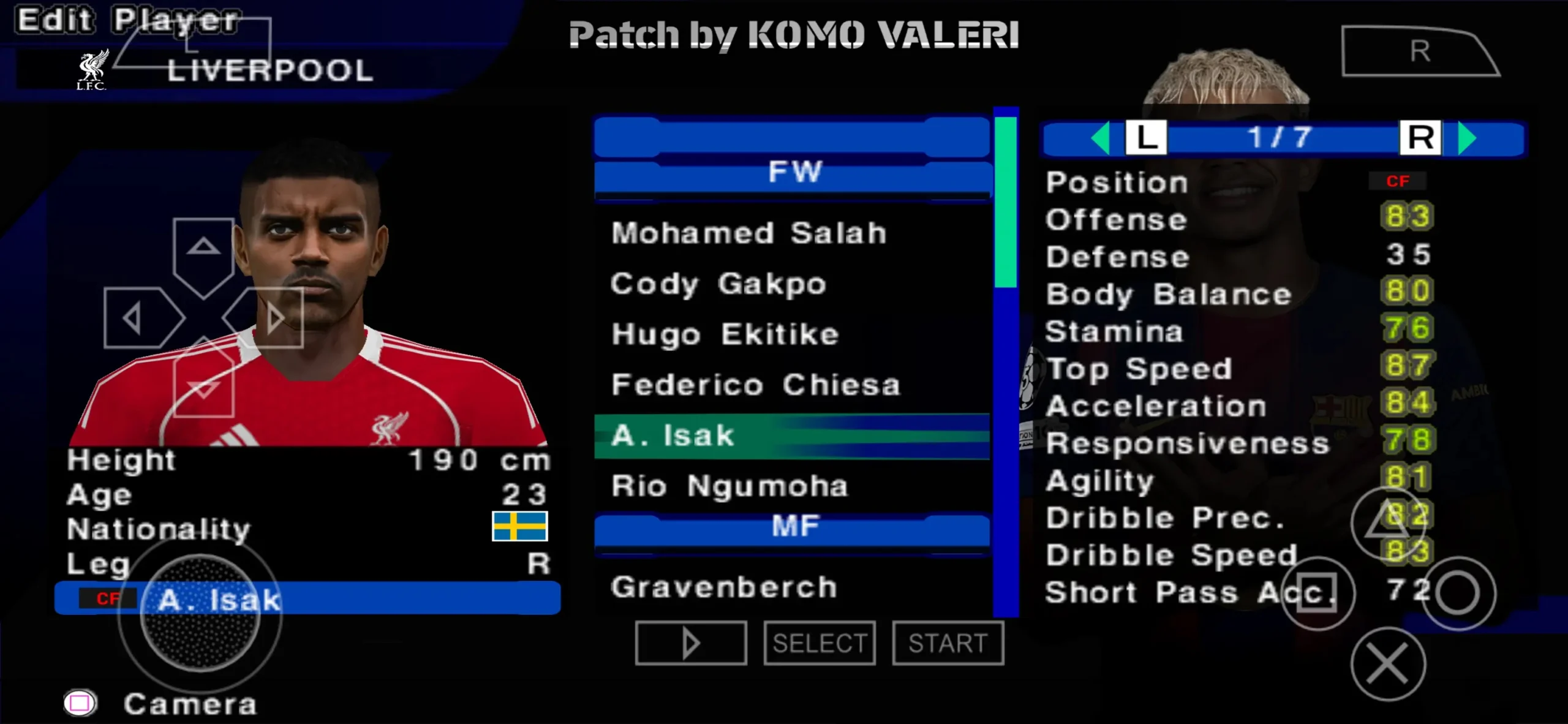Select the L page toggle
This screenshot has height=724, width=1568.
pyautogui.click(x=1148, y=138)
